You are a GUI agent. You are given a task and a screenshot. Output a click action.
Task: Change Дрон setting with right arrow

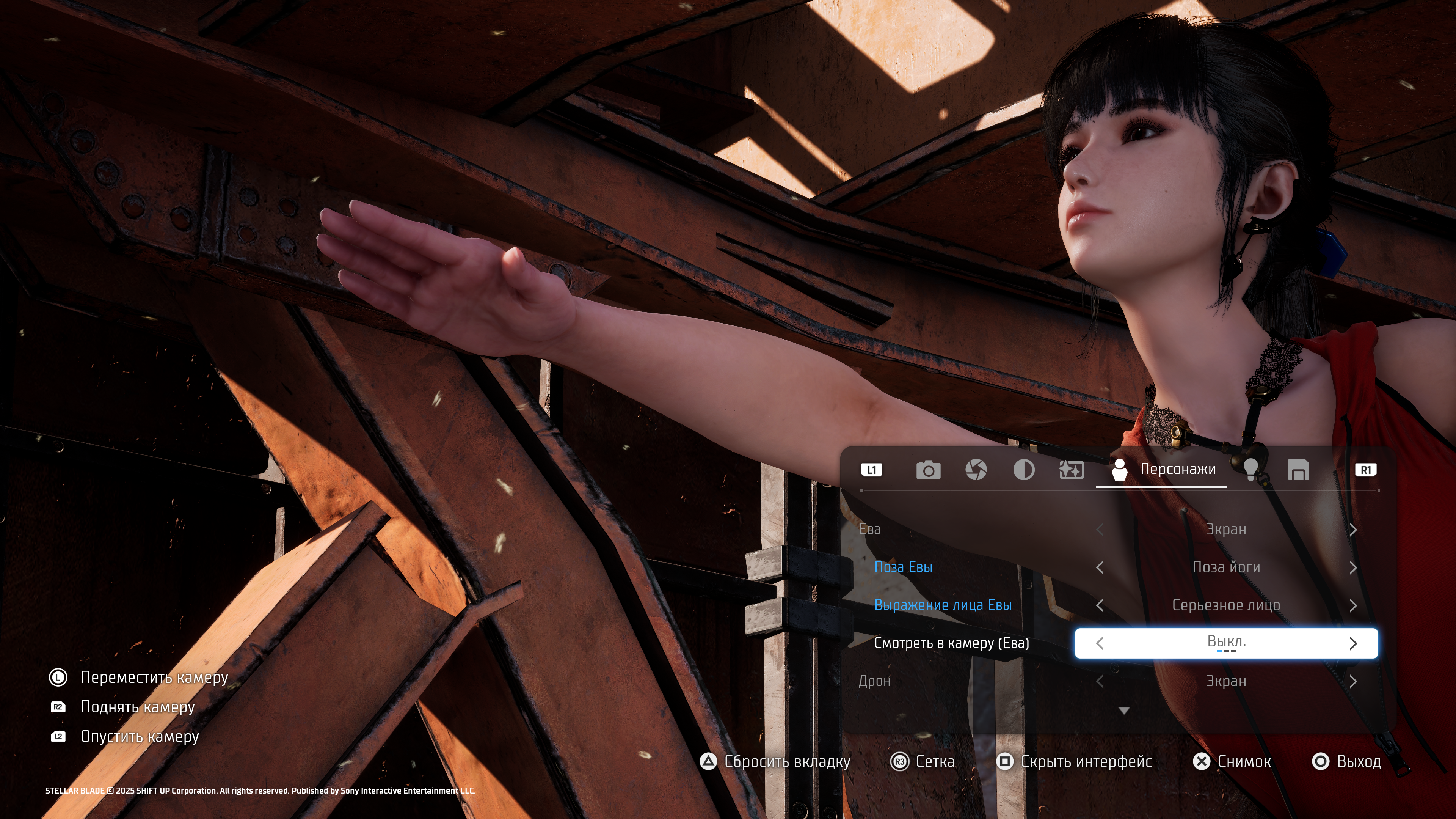click(1353, 682)
